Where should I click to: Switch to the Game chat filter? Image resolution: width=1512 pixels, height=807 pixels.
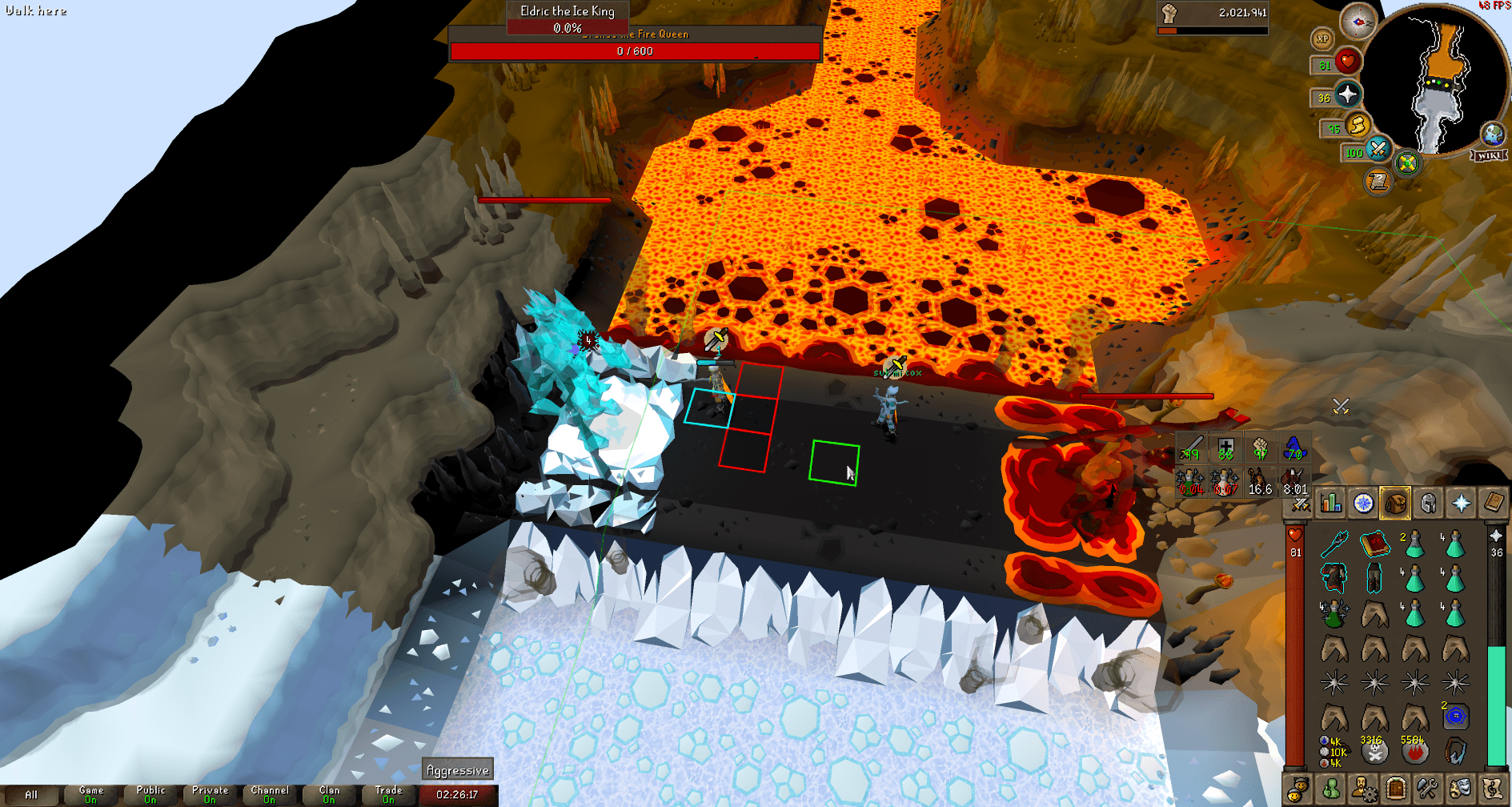90,794
